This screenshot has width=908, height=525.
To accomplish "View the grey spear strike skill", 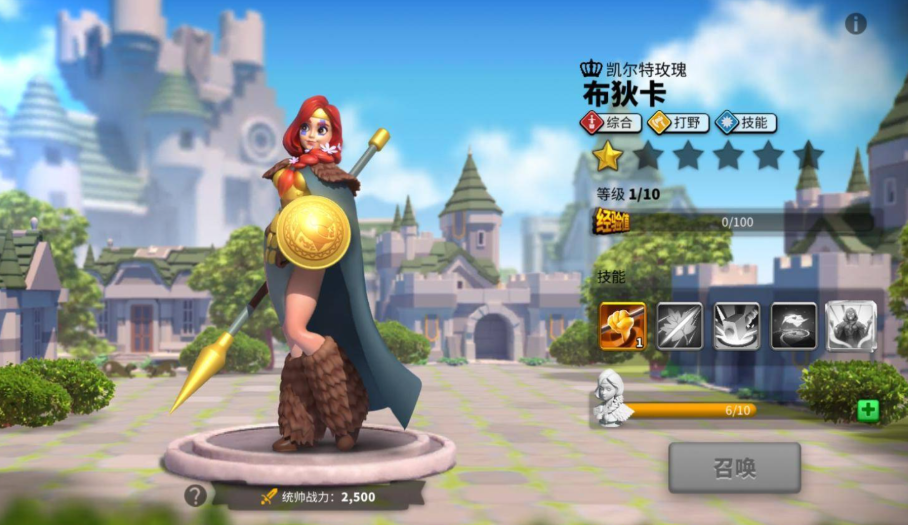I will point(679,326).
